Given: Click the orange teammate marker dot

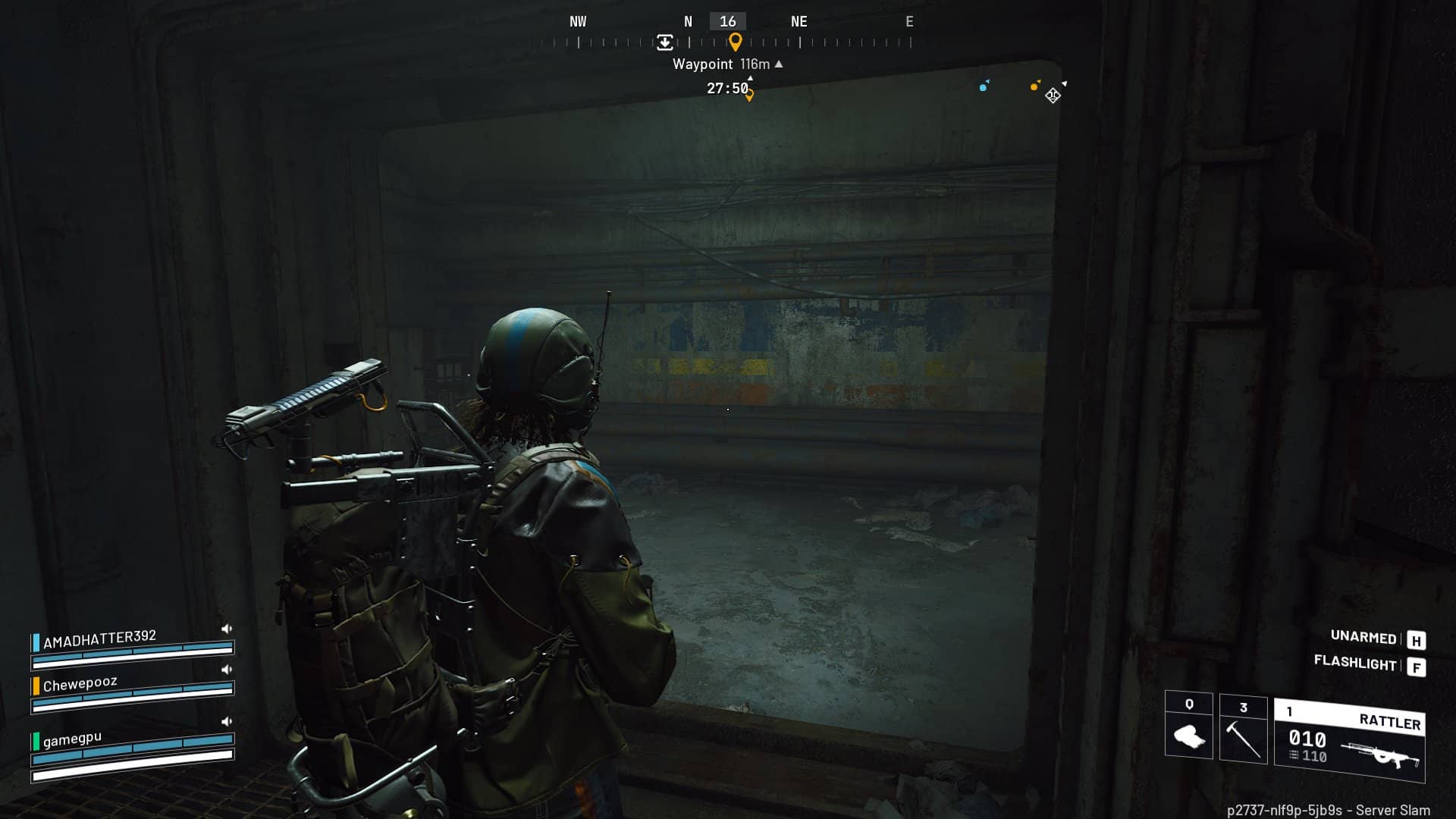Looking at the screenshot, I should pyautogui.click(x=1034, y=86).
